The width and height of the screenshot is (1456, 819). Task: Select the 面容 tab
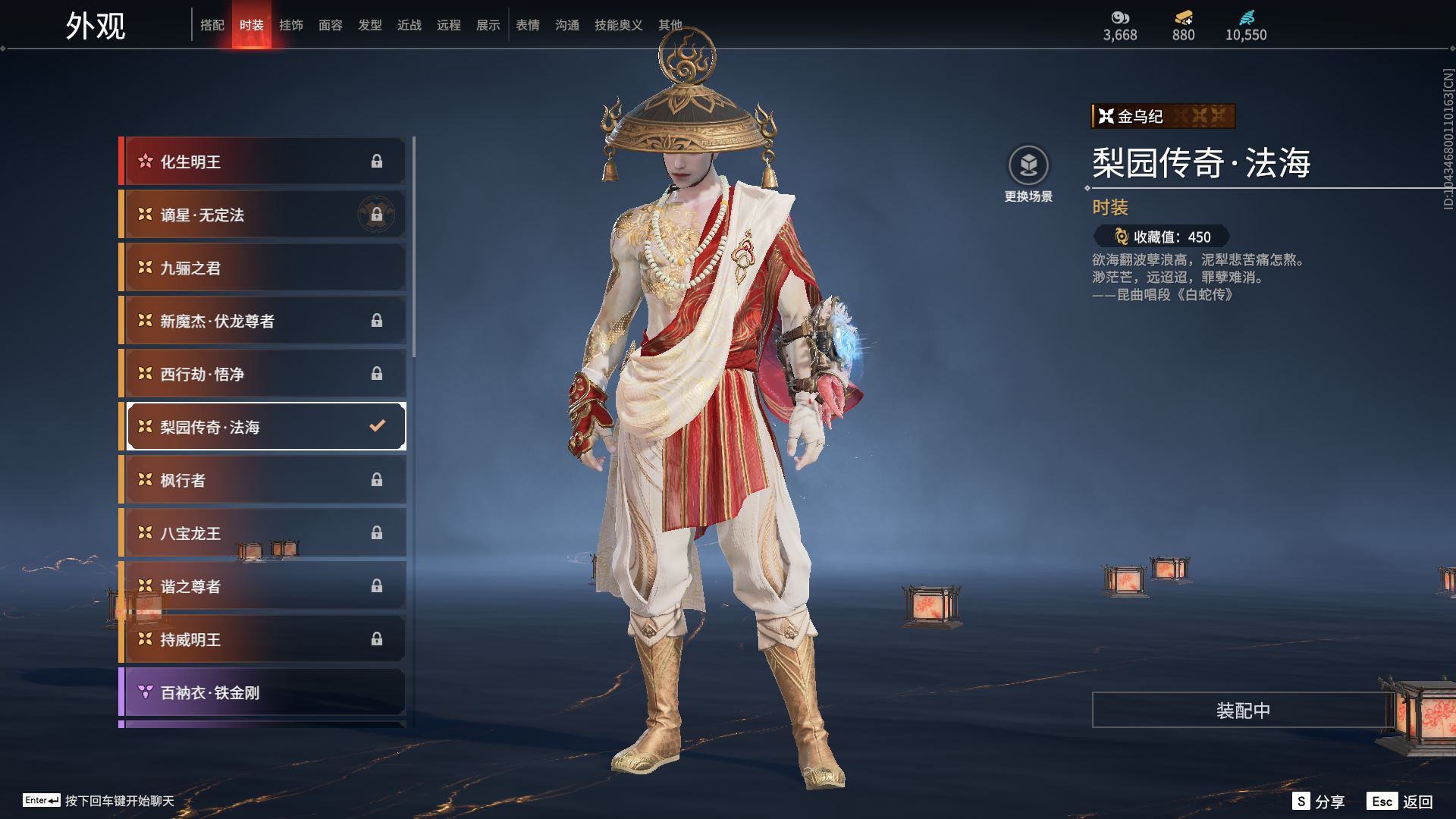tap(331, 25)
